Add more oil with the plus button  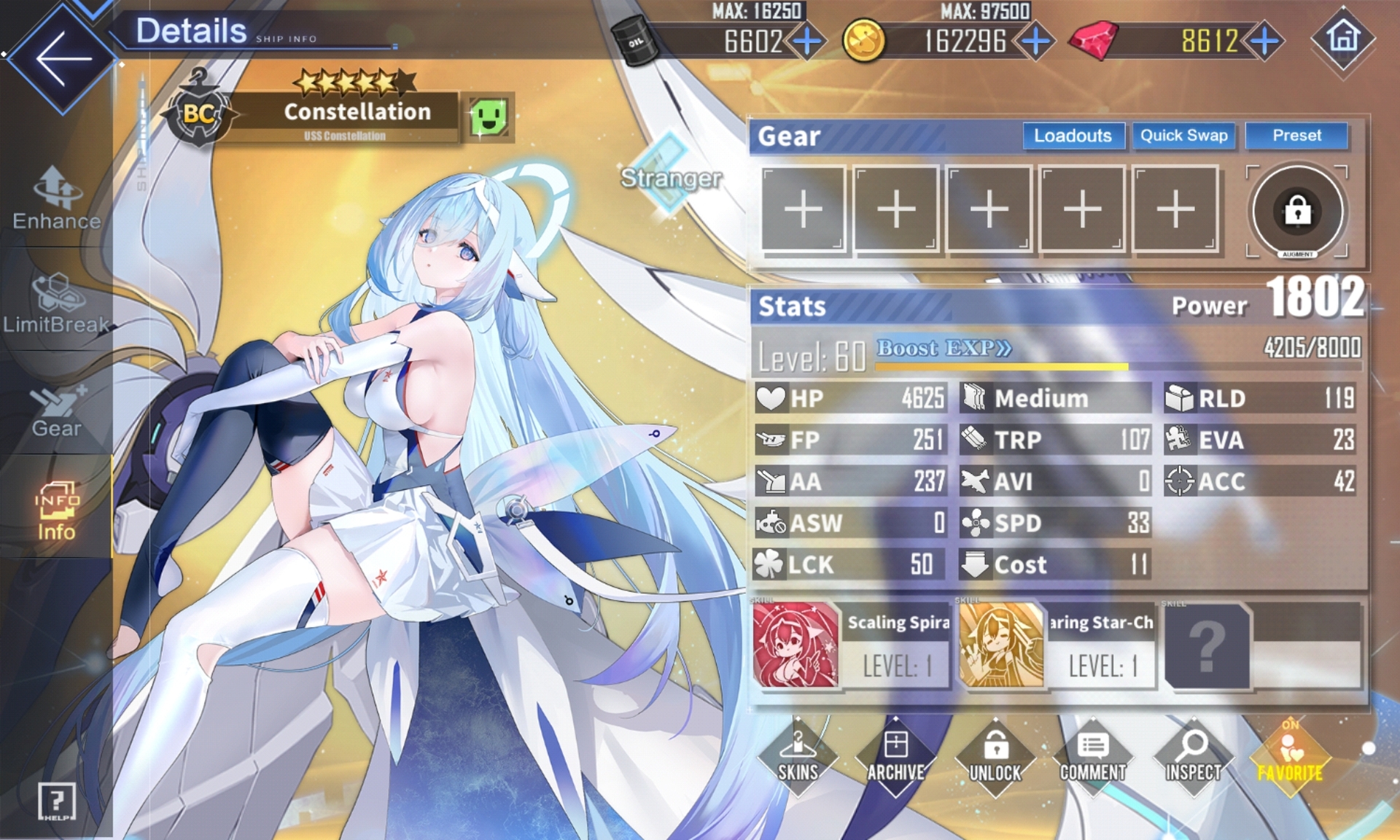[807, 42]
